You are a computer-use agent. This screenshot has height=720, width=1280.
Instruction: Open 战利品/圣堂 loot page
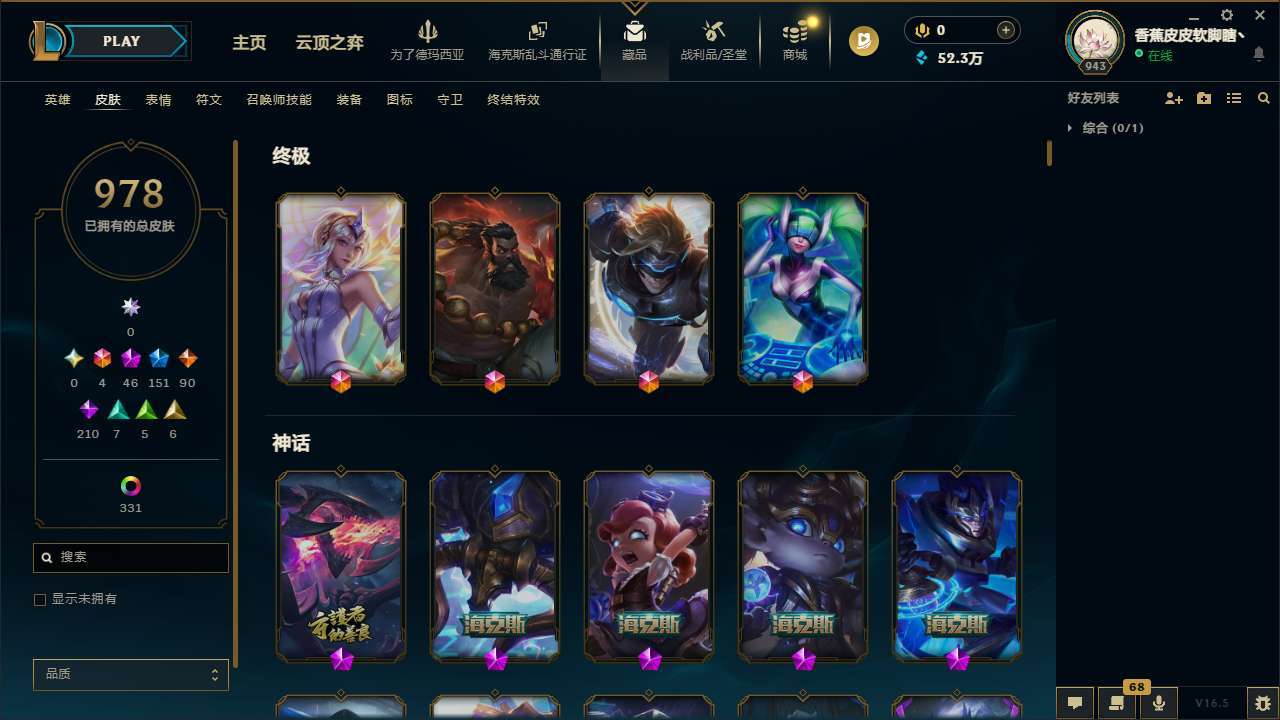point(713,40)
